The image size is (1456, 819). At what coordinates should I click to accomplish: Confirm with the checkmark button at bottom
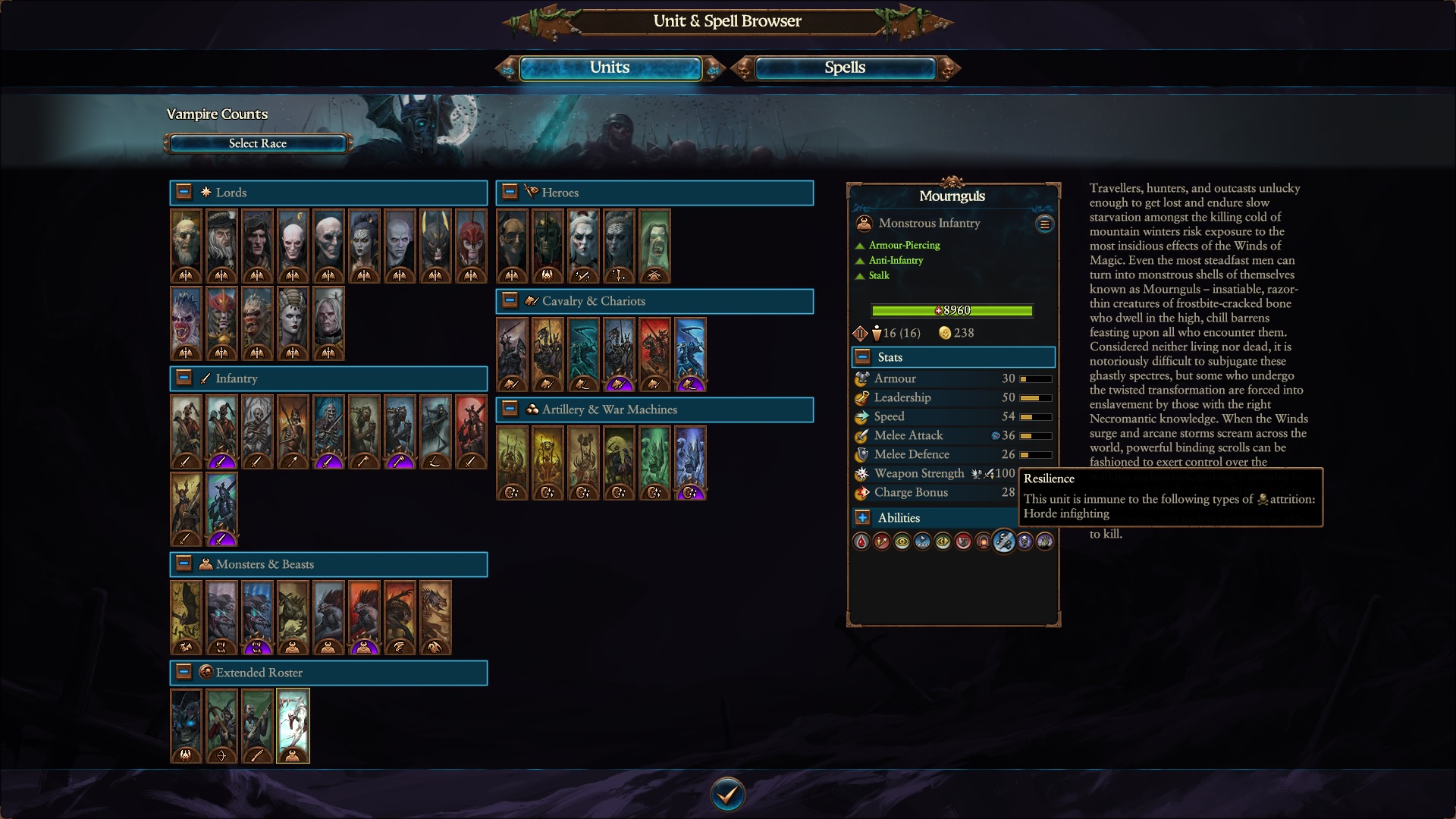point(727,794)
